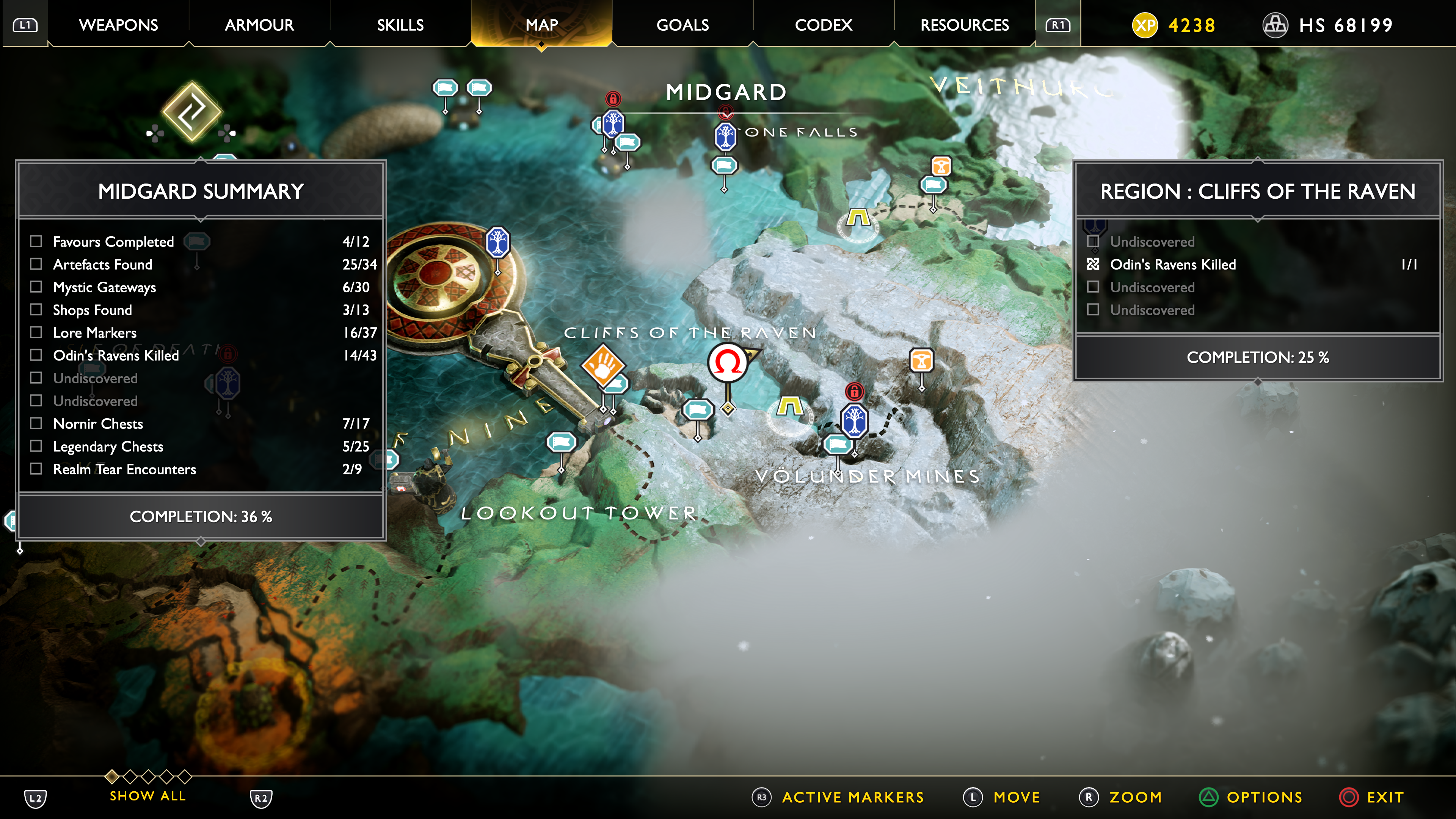The width and height of the screenshot is (1456, 819).
Task: Select the Goals tab
Action: point(682,25)
